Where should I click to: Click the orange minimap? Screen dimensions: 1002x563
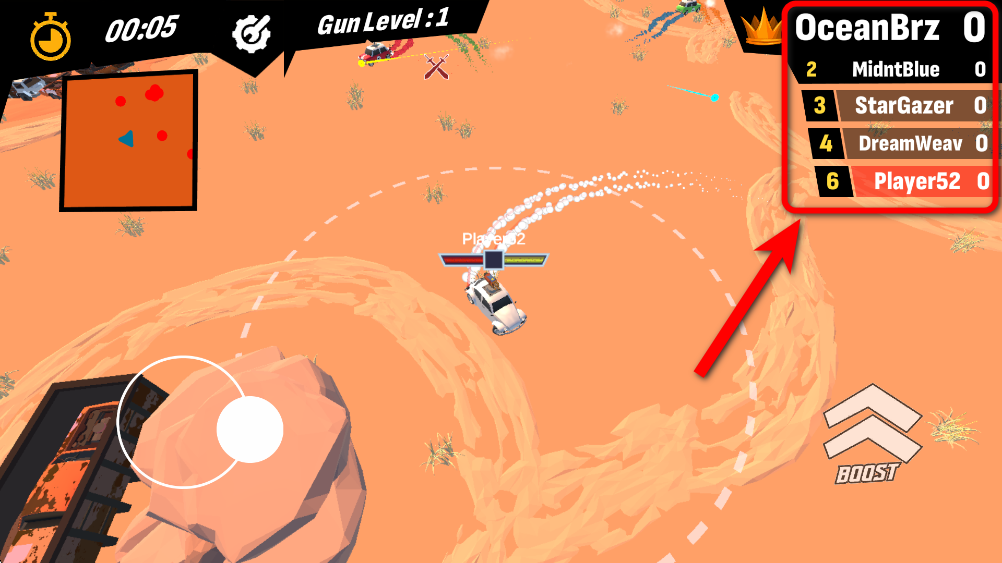pos(128,140)
